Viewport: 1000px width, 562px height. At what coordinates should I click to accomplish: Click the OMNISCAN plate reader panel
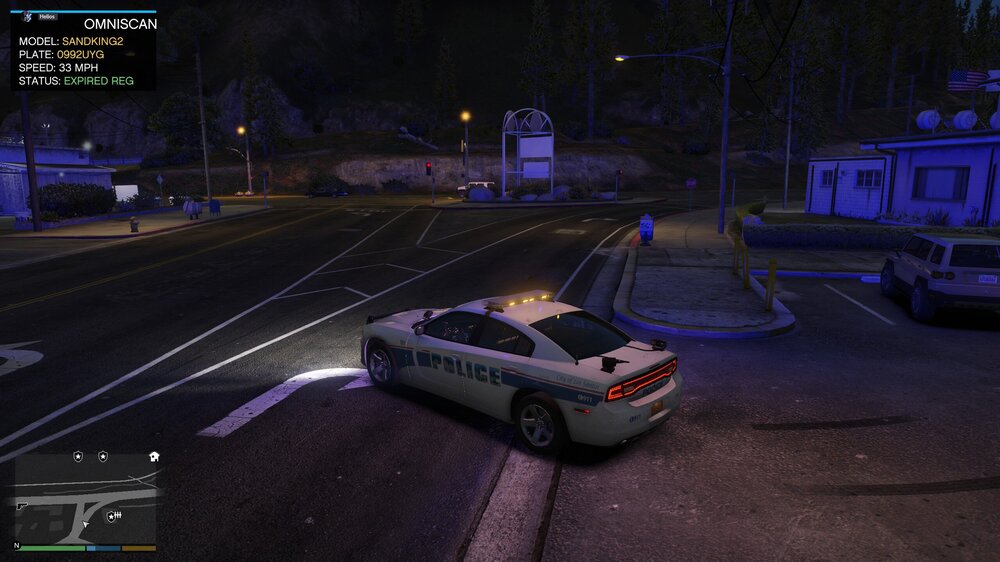(83, 51)
